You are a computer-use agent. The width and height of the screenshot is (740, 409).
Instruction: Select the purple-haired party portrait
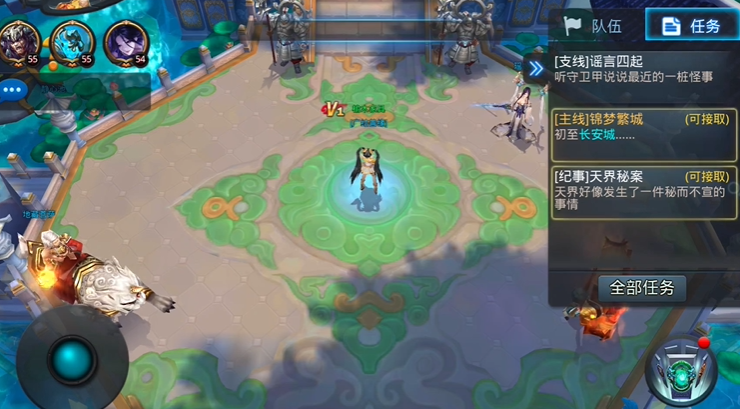(x=126, y=43)
